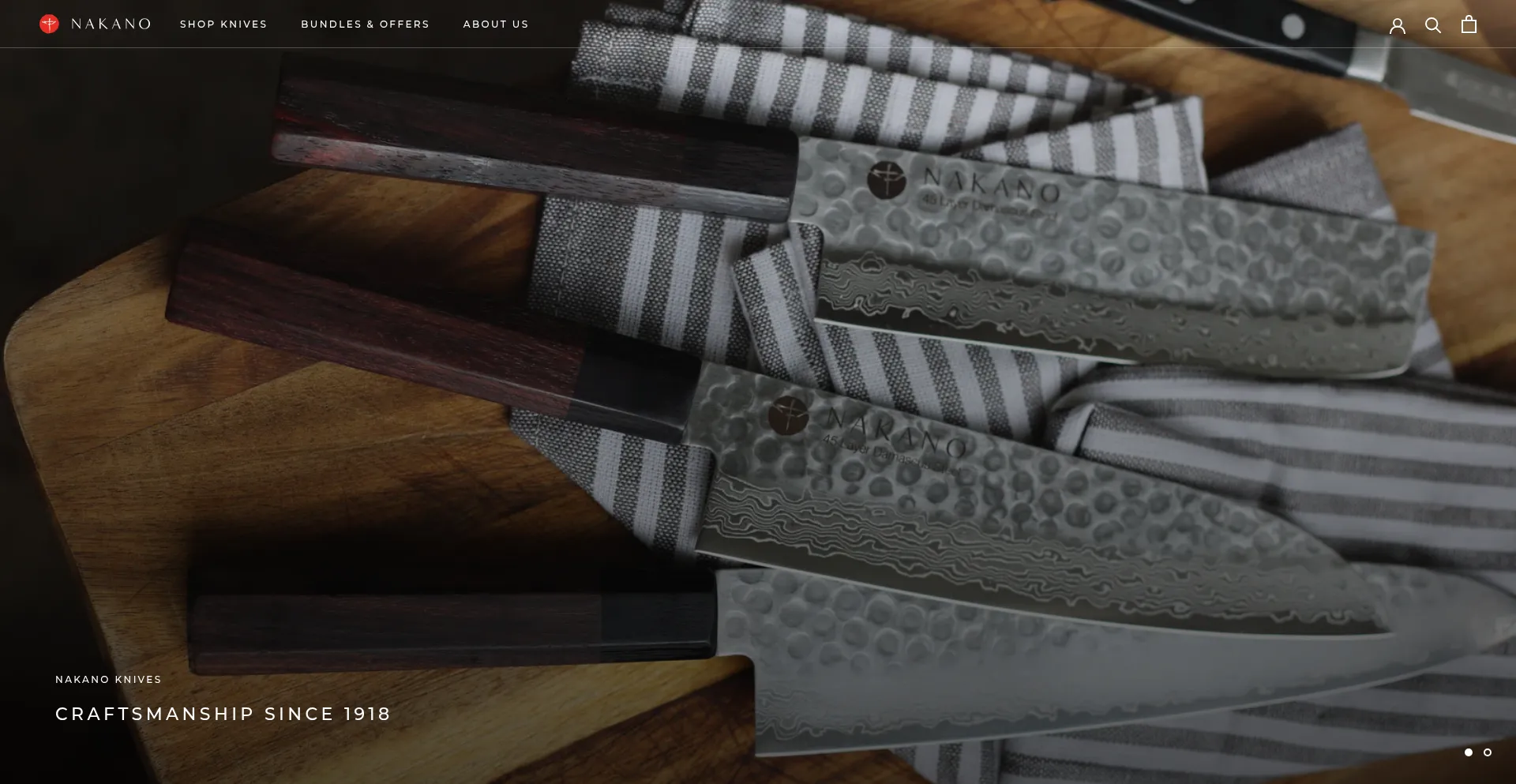Image resolution: width=1516 pixels, height=784 pixels.
Task: Click the Nakano logo in the header
Action: [95, 24]
